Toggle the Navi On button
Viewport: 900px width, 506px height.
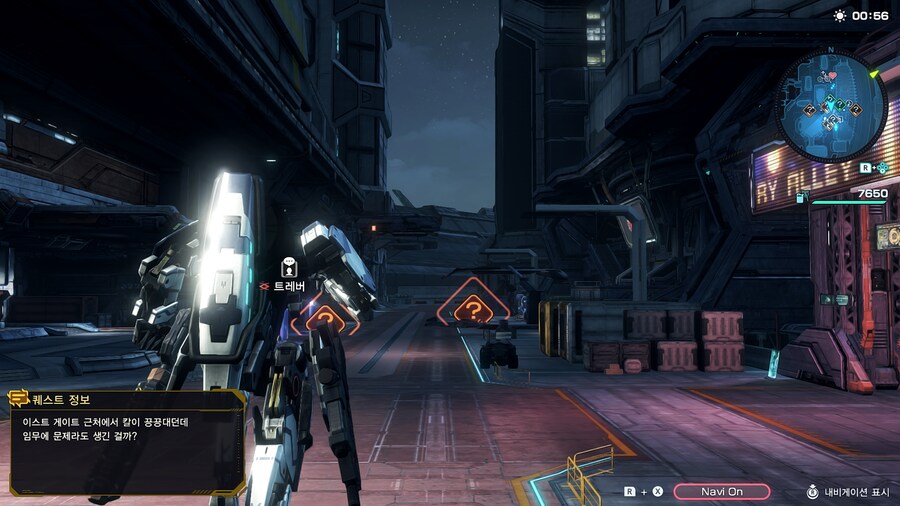(721, 491)
